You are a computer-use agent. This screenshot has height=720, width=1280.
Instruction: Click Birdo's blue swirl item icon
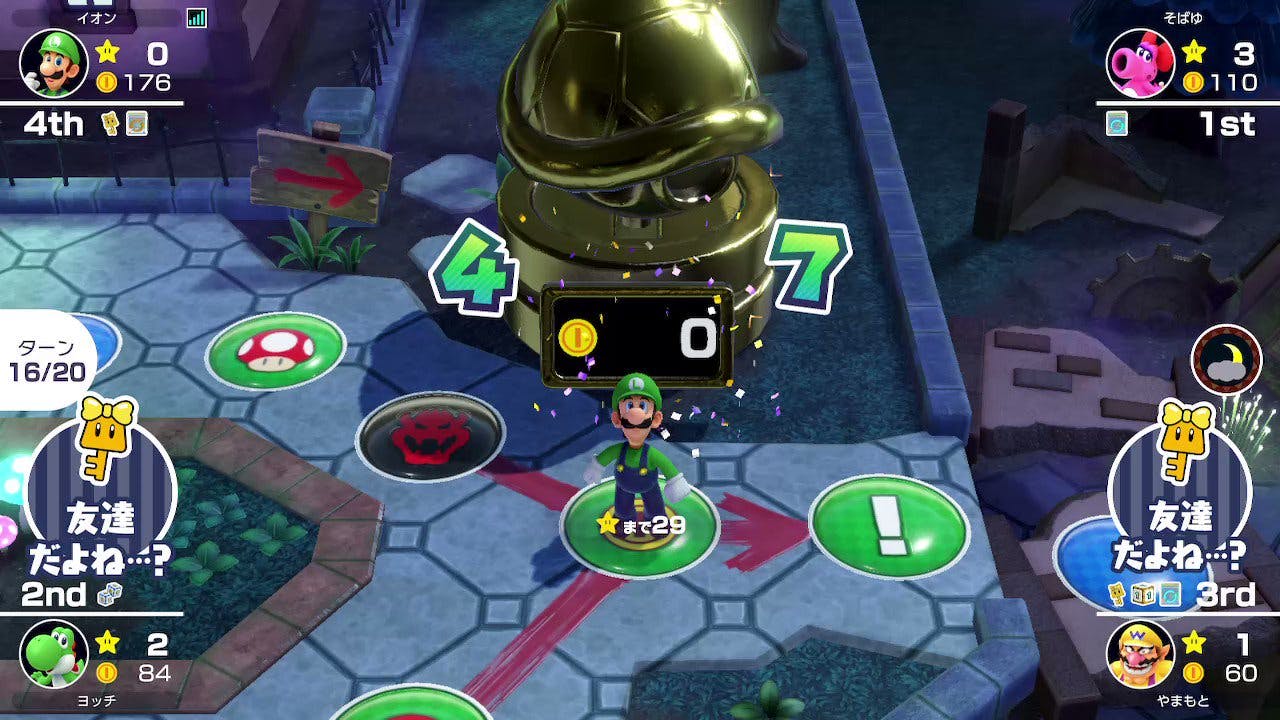(x=1116, y=123)
